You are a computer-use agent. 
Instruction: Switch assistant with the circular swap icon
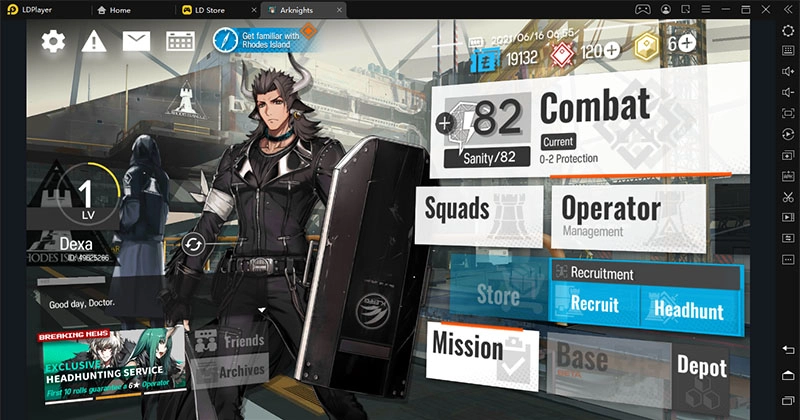click(194, 243)
